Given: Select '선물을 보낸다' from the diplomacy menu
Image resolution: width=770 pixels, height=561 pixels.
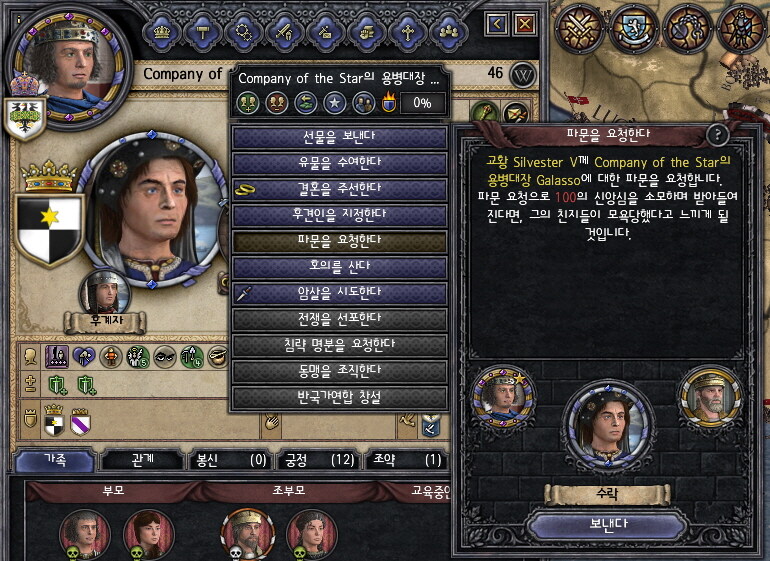Looking at the screenshot, I should point(339,136).
